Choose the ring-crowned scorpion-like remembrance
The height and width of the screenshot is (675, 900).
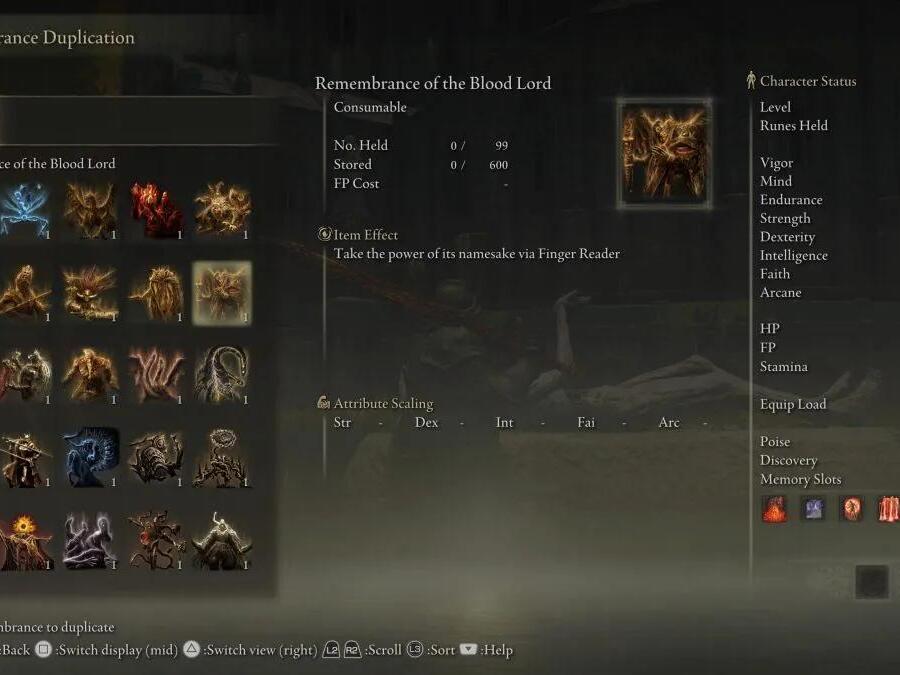221,459
